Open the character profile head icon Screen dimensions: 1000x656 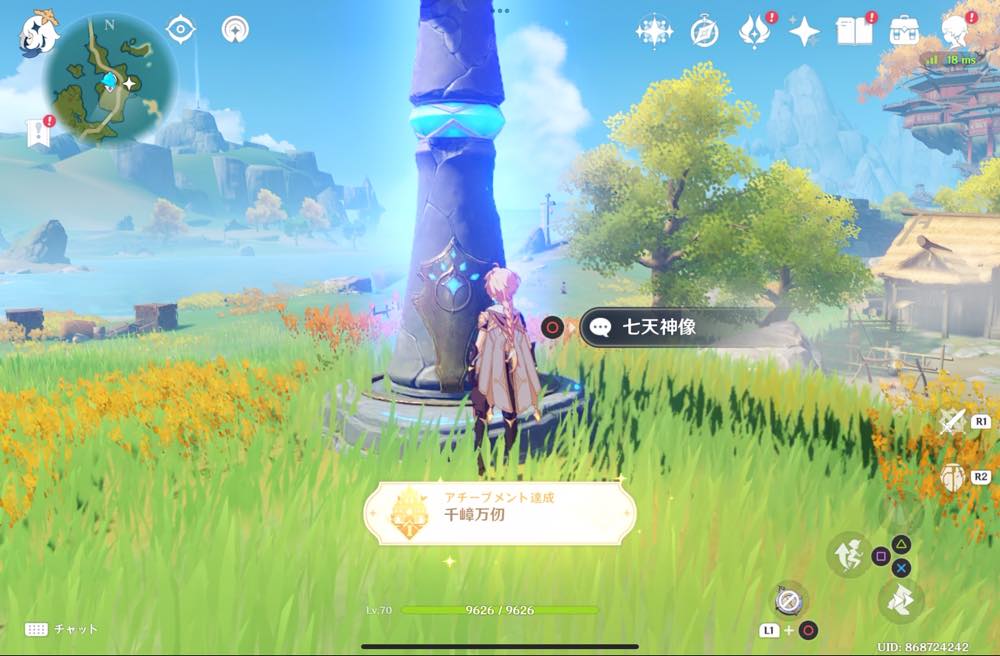coord(955,32)
